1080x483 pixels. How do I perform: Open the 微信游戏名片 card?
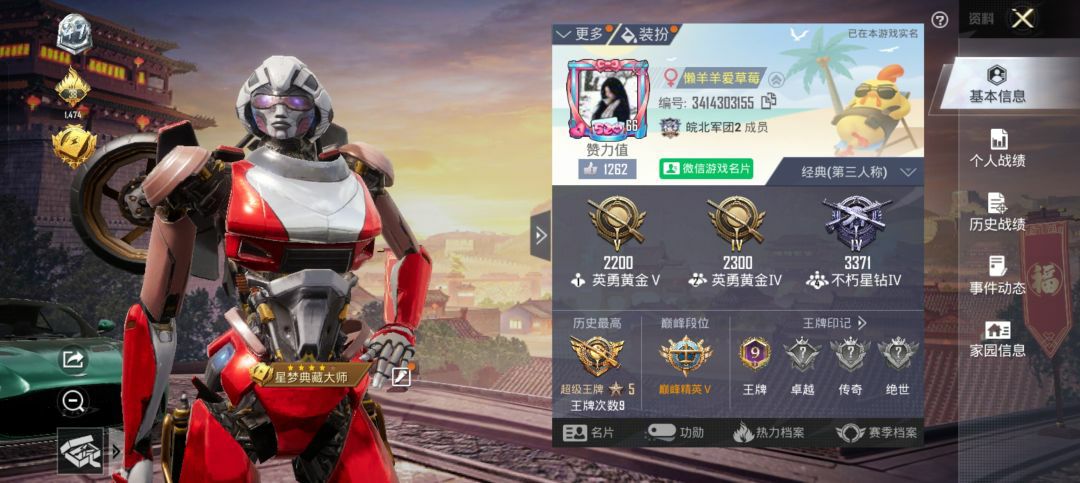(x=706, y=169)
